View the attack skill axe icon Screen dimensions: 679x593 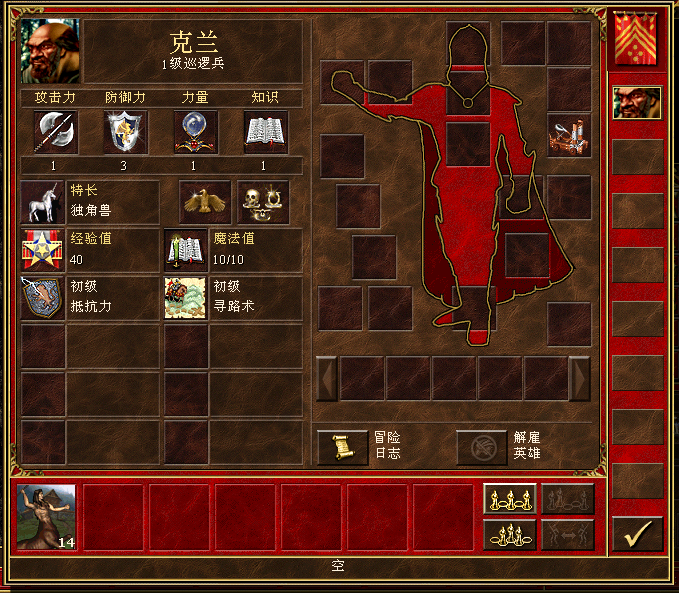tap(55, 132)
